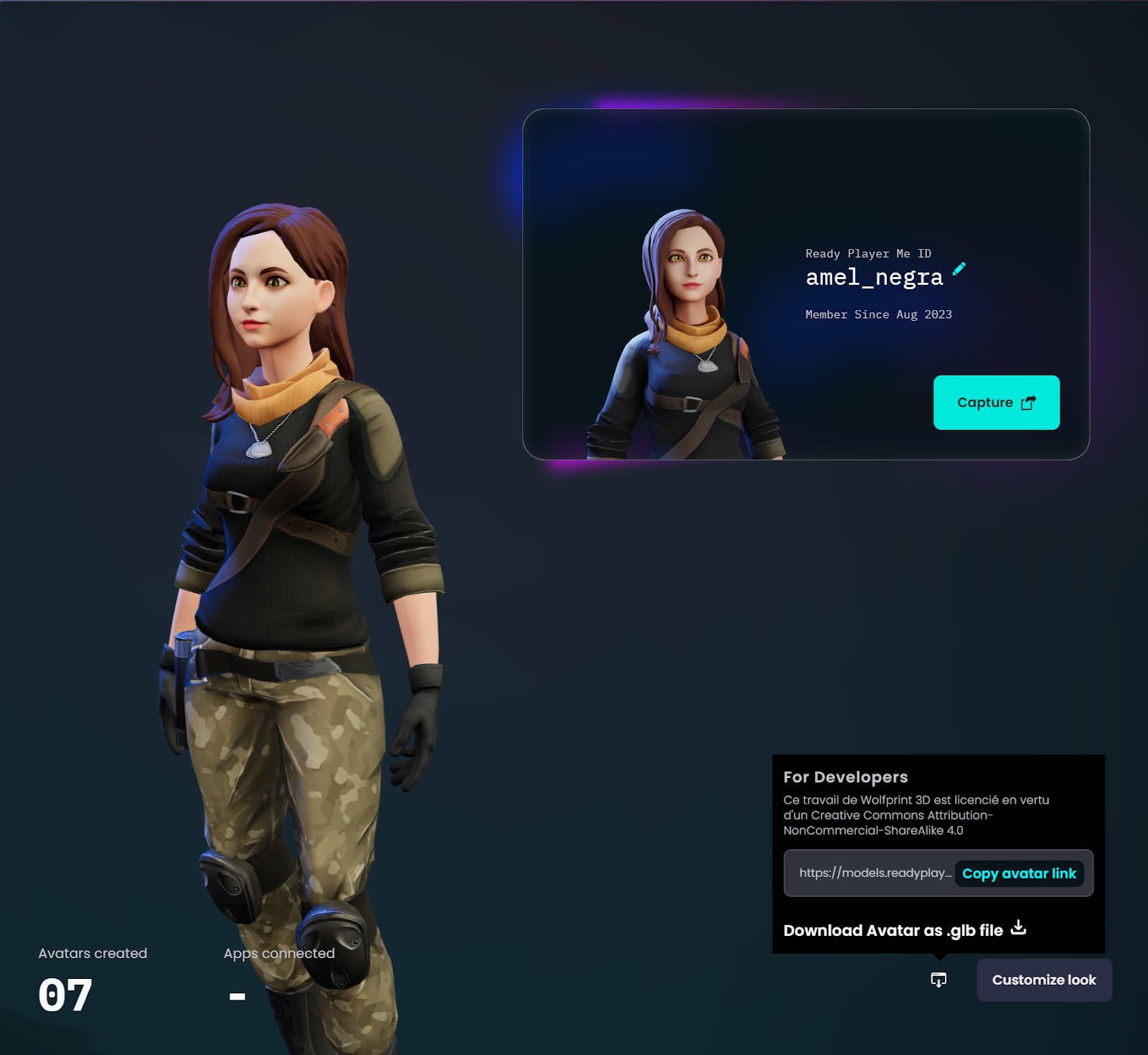Copy avatar link
The width and height of the screenshot is (1148, 1055).
[x=1019, y=873]
